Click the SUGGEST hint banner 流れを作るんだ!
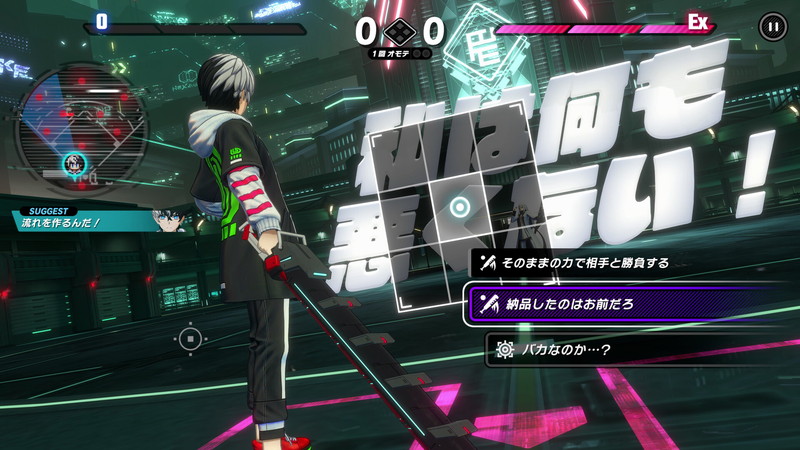The width and height of the screenshot is (800, 450). coord(90,219)
